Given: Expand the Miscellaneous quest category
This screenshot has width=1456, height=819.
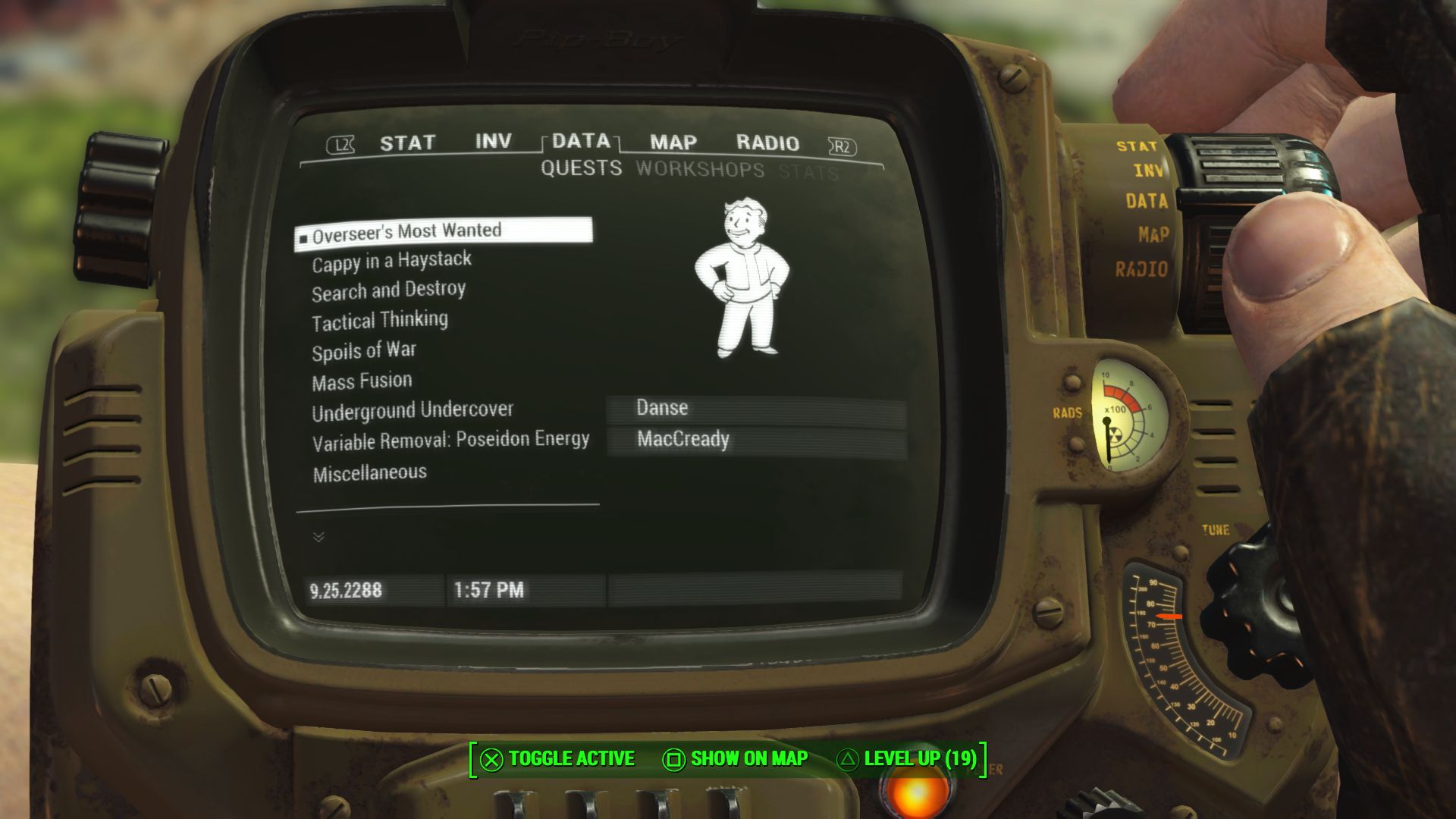Looking at the screenshot, I should (x=369, y=471).
